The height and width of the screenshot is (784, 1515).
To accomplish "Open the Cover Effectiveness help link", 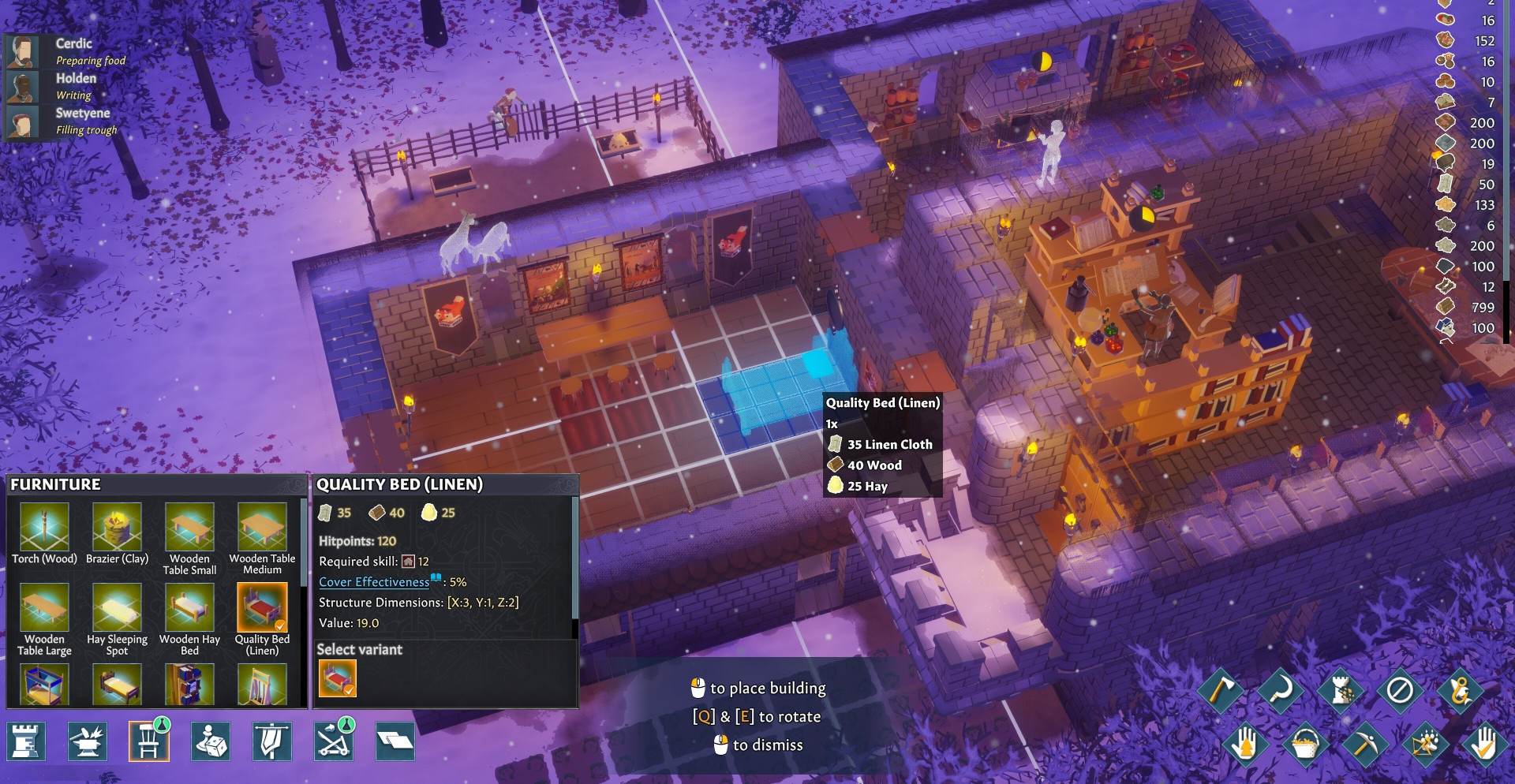I will click(x=374, y=582).
